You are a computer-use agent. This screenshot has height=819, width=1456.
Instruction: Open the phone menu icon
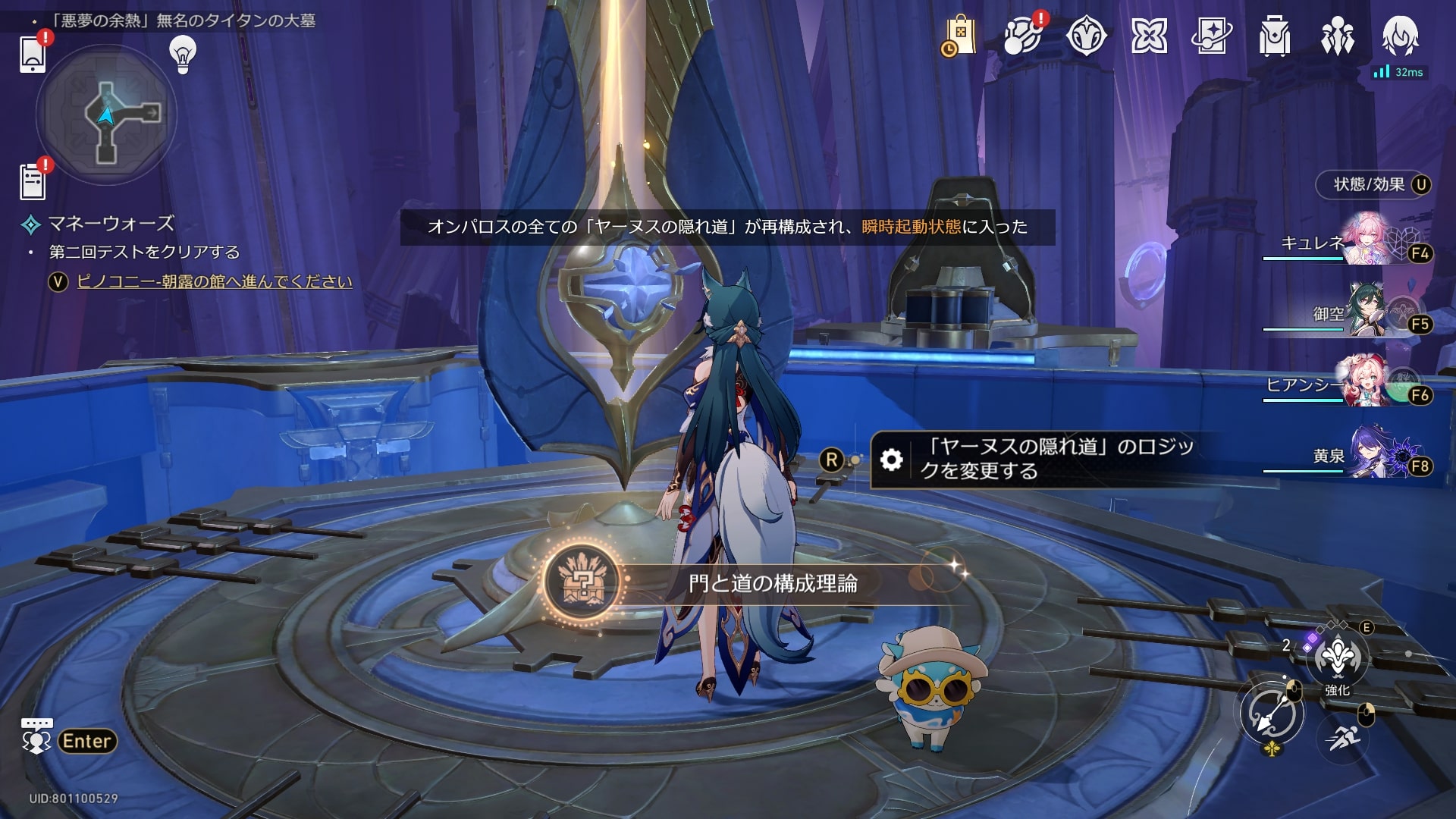tap(32, 54)
